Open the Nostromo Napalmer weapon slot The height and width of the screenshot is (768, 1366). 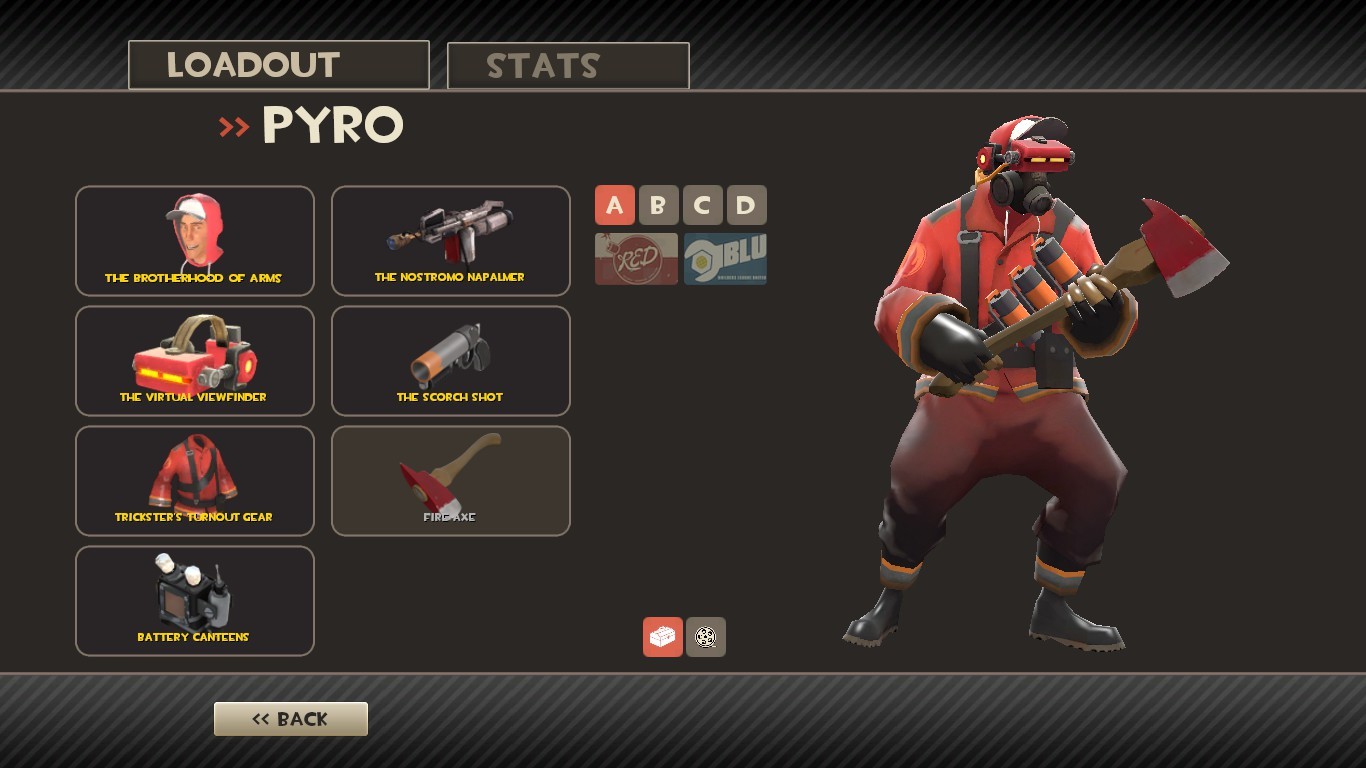[x=450, y=240]
